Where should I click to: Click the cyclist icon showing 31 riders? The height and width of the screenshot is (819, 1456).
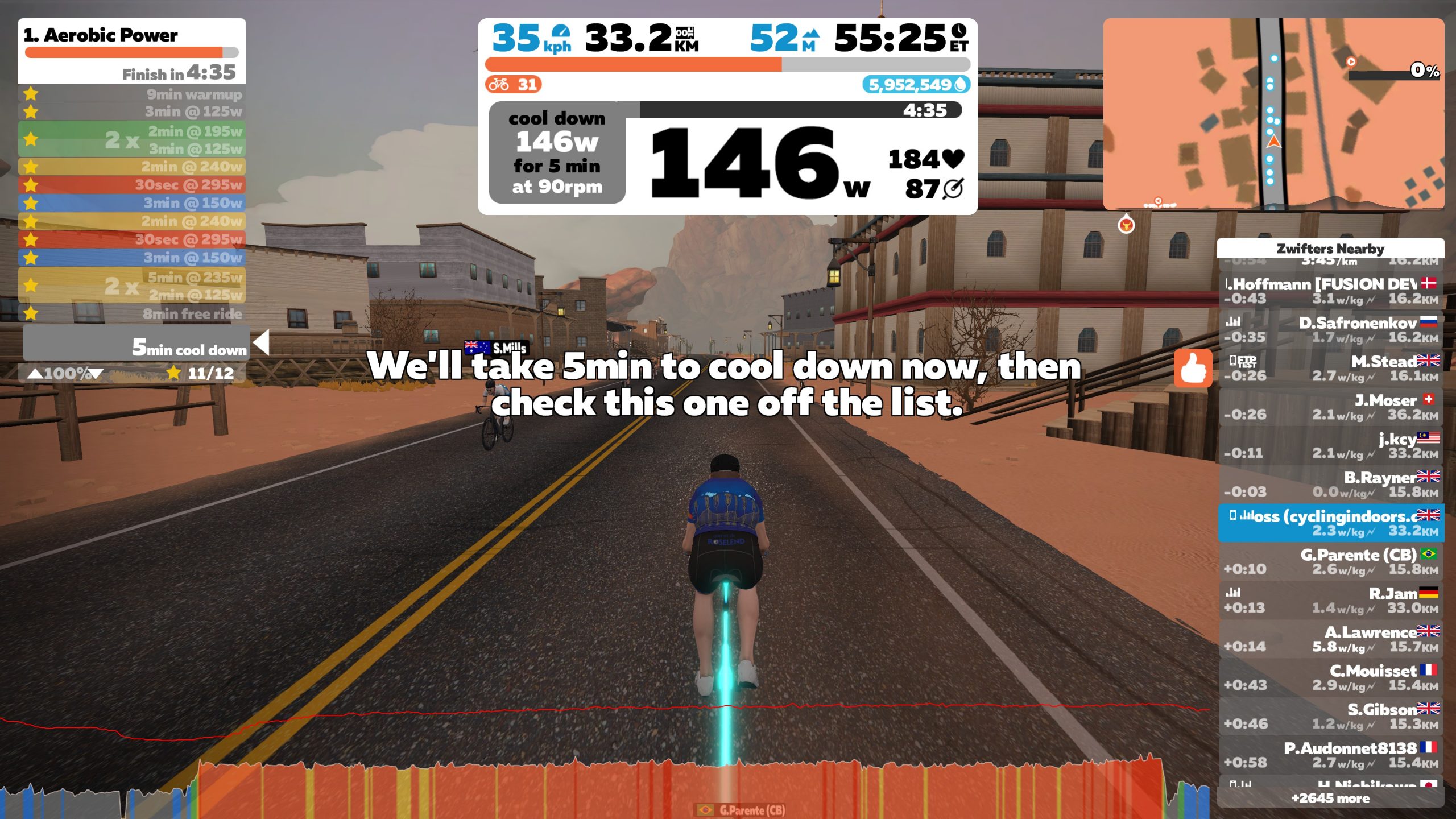point(499,84)
